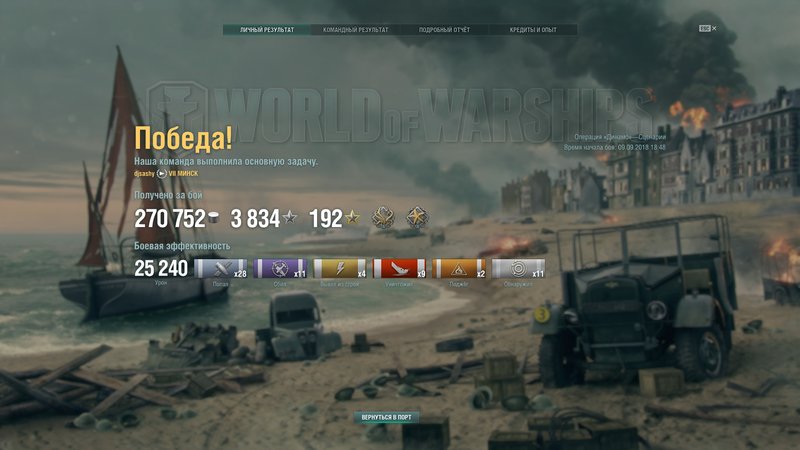Viewport: 800px width, 450px height.
Task: Switch to the Личный результат tab
Action: tap(267, 30)
